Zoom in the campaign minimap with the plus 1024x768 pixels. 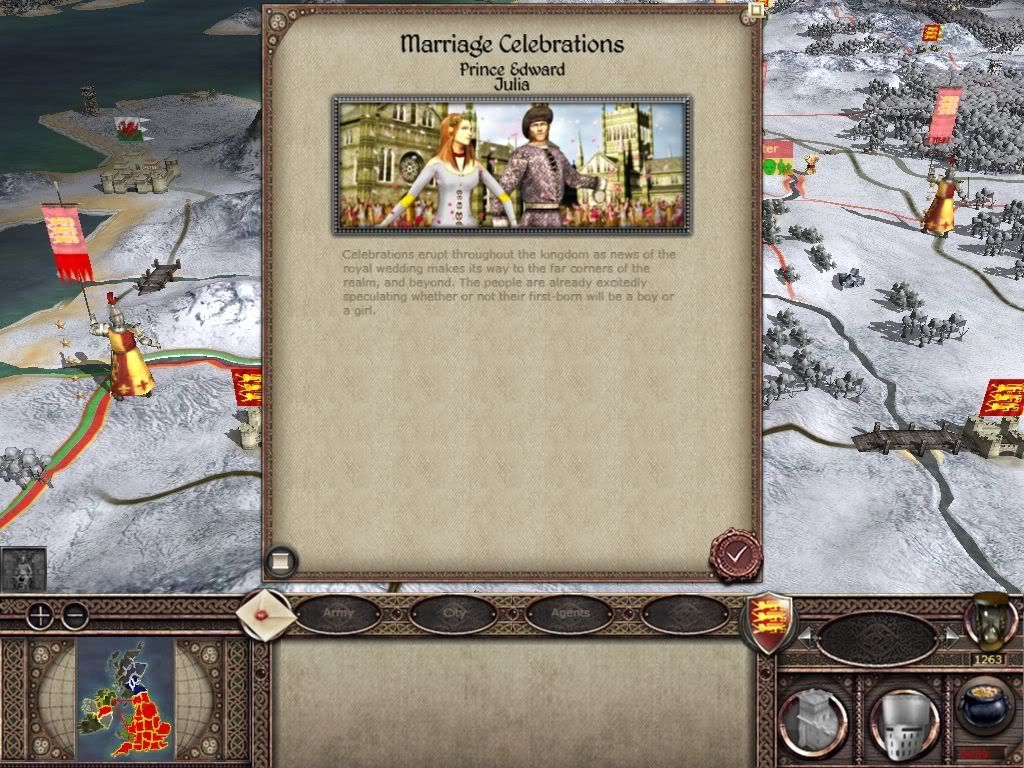point(40,615)
